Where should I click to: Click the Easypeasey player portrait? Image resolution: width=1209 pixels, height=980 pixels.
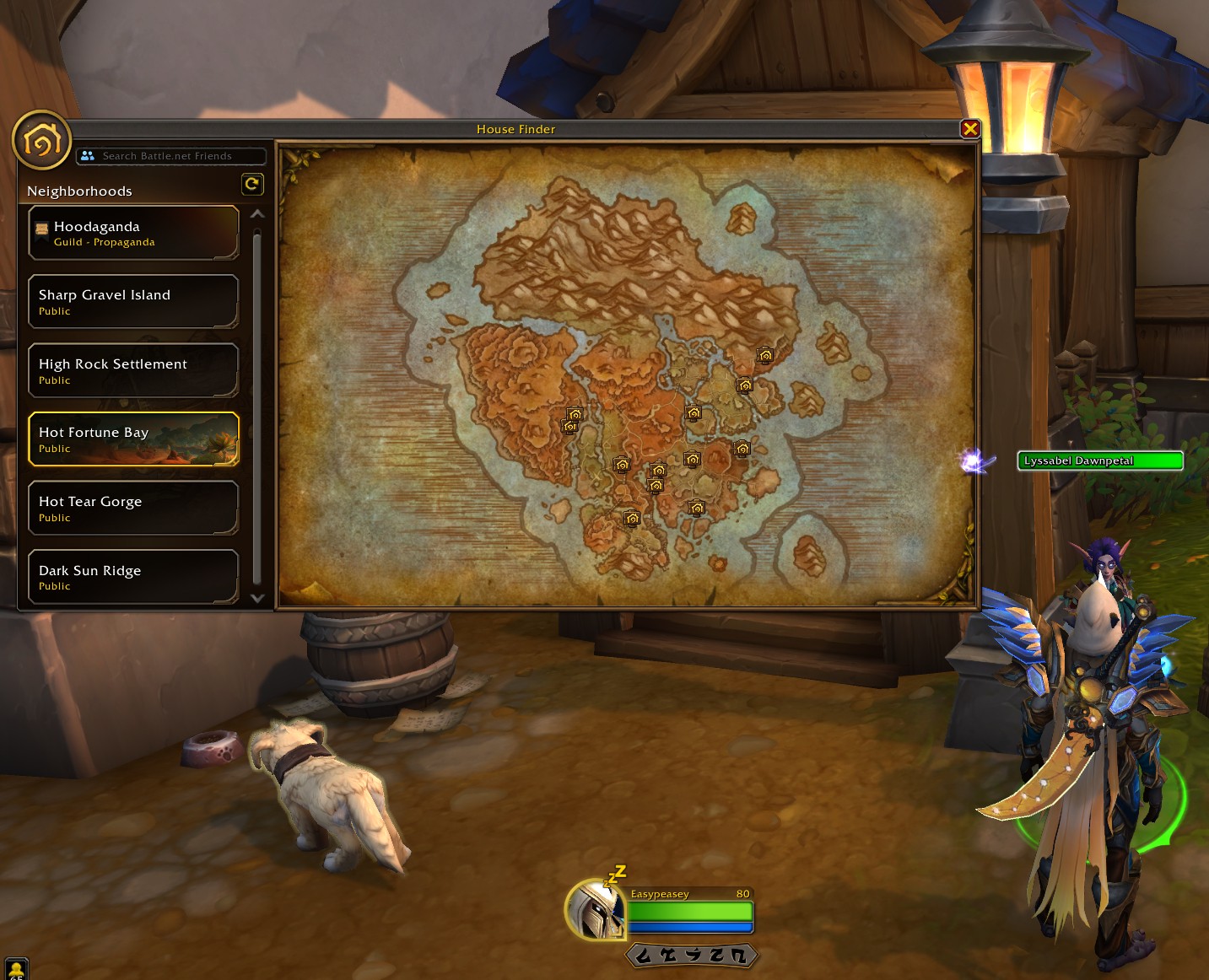tap(596, 910)
